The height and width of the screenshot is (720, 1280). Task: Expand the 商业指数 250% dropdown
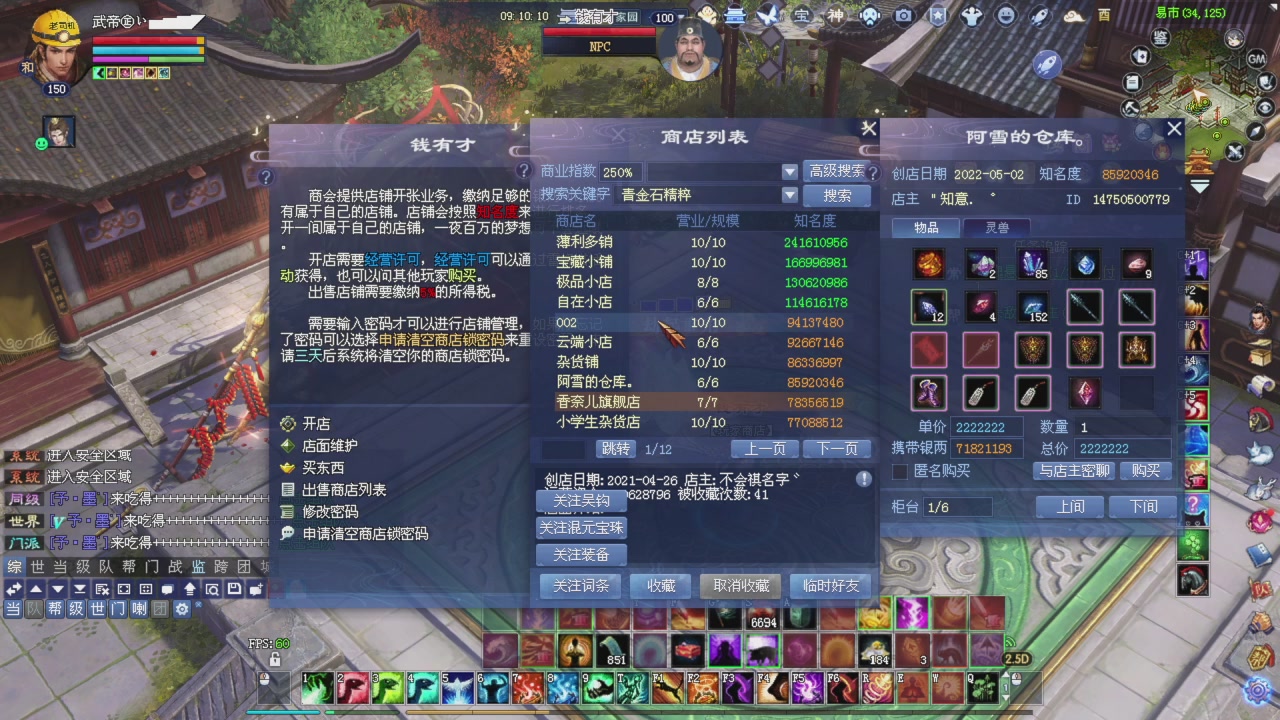tap(790, 172)
